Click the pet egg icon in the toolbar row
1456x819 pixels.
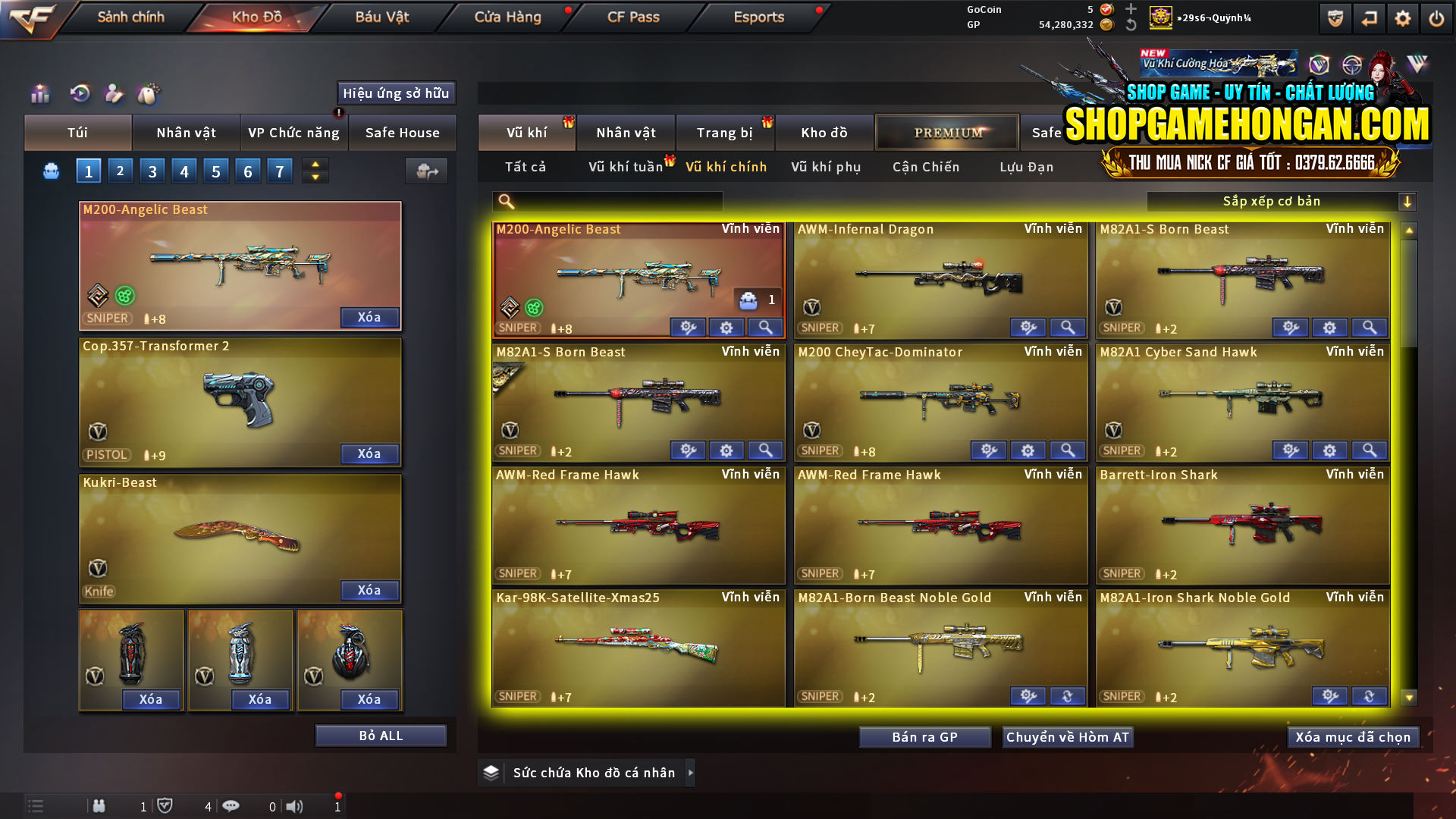[x=150, y=93]
